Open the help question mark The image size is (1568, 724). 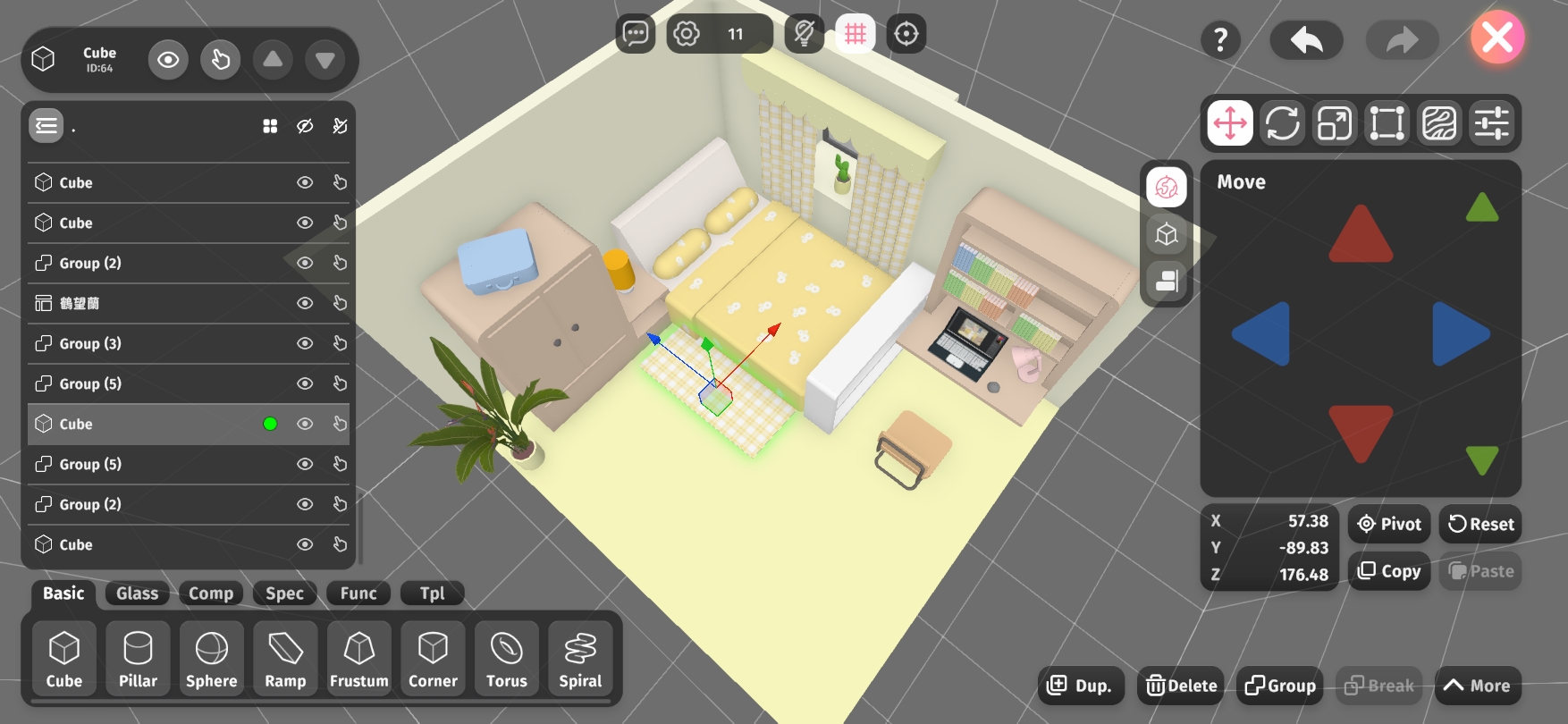point(1220,39)
